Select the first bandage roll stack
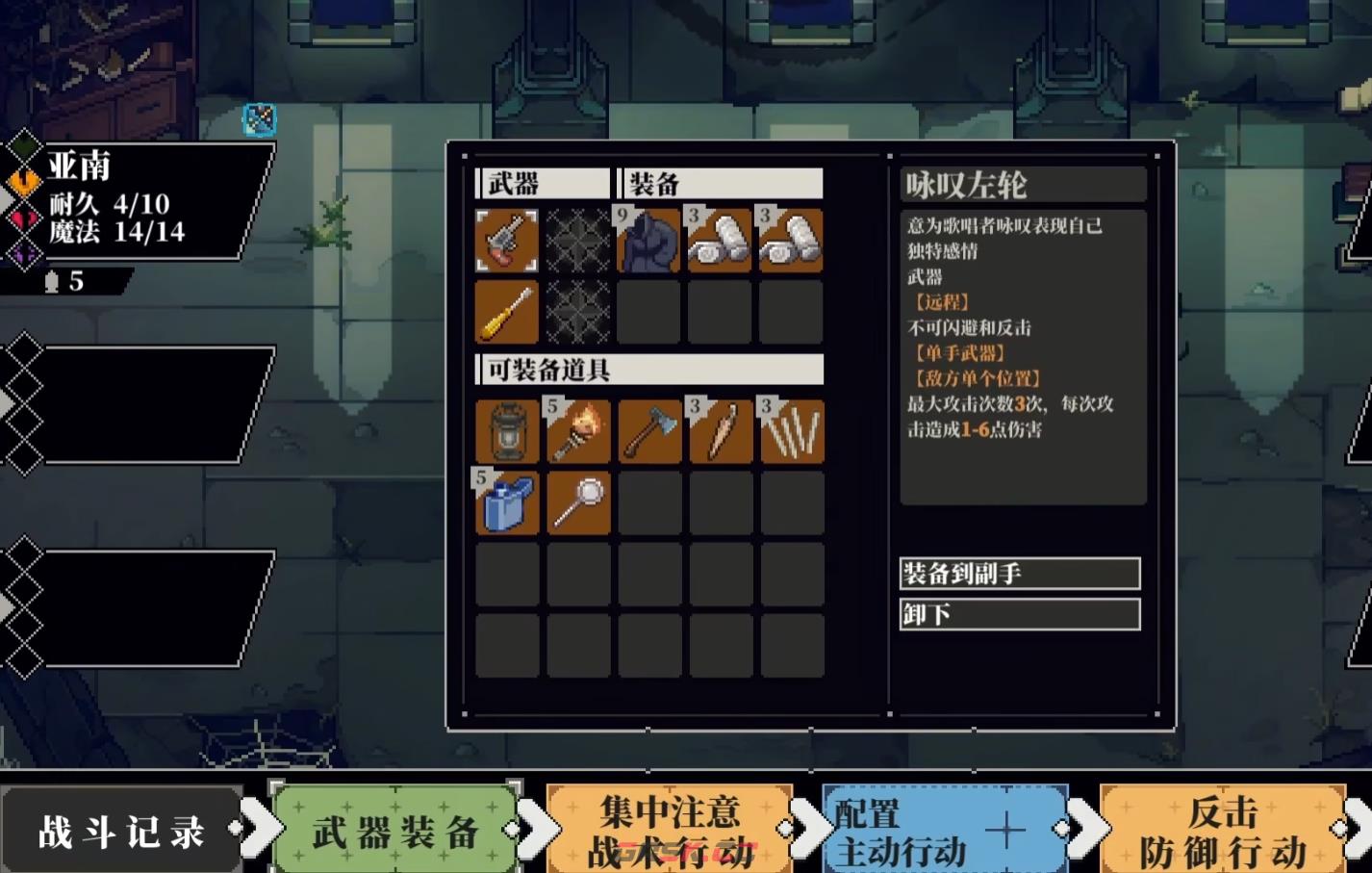 tap(721, 241)
